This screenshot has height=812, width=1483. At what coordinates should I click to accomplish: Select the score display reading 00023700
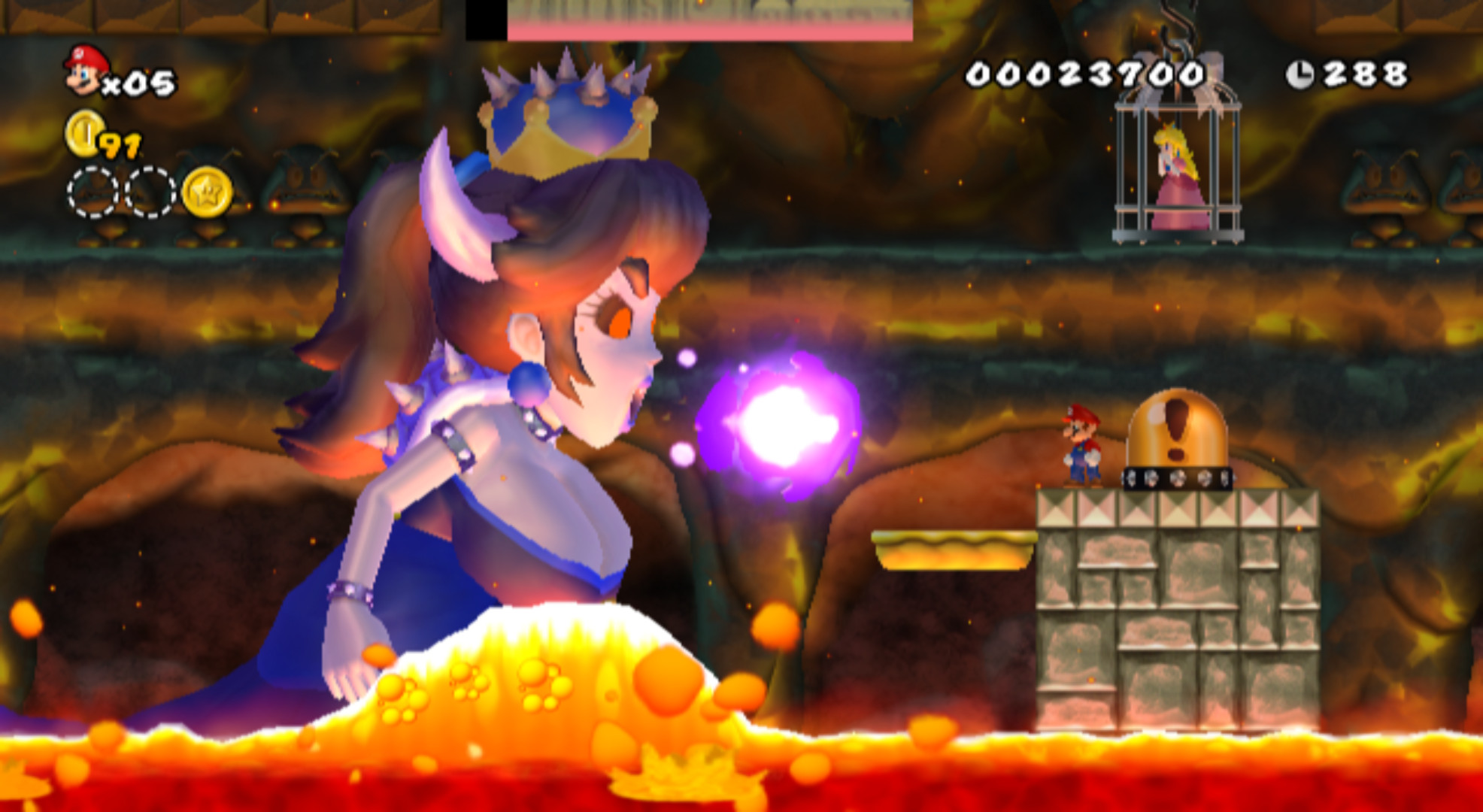1083,71
